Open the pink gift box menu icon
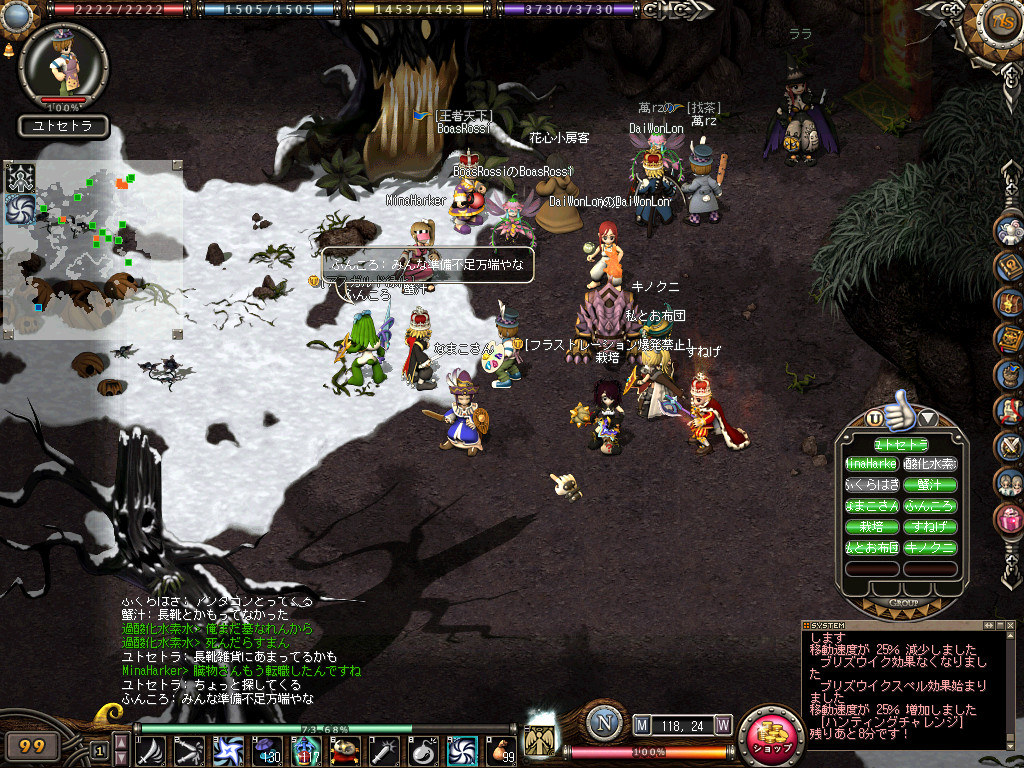 pos(1010,519)
